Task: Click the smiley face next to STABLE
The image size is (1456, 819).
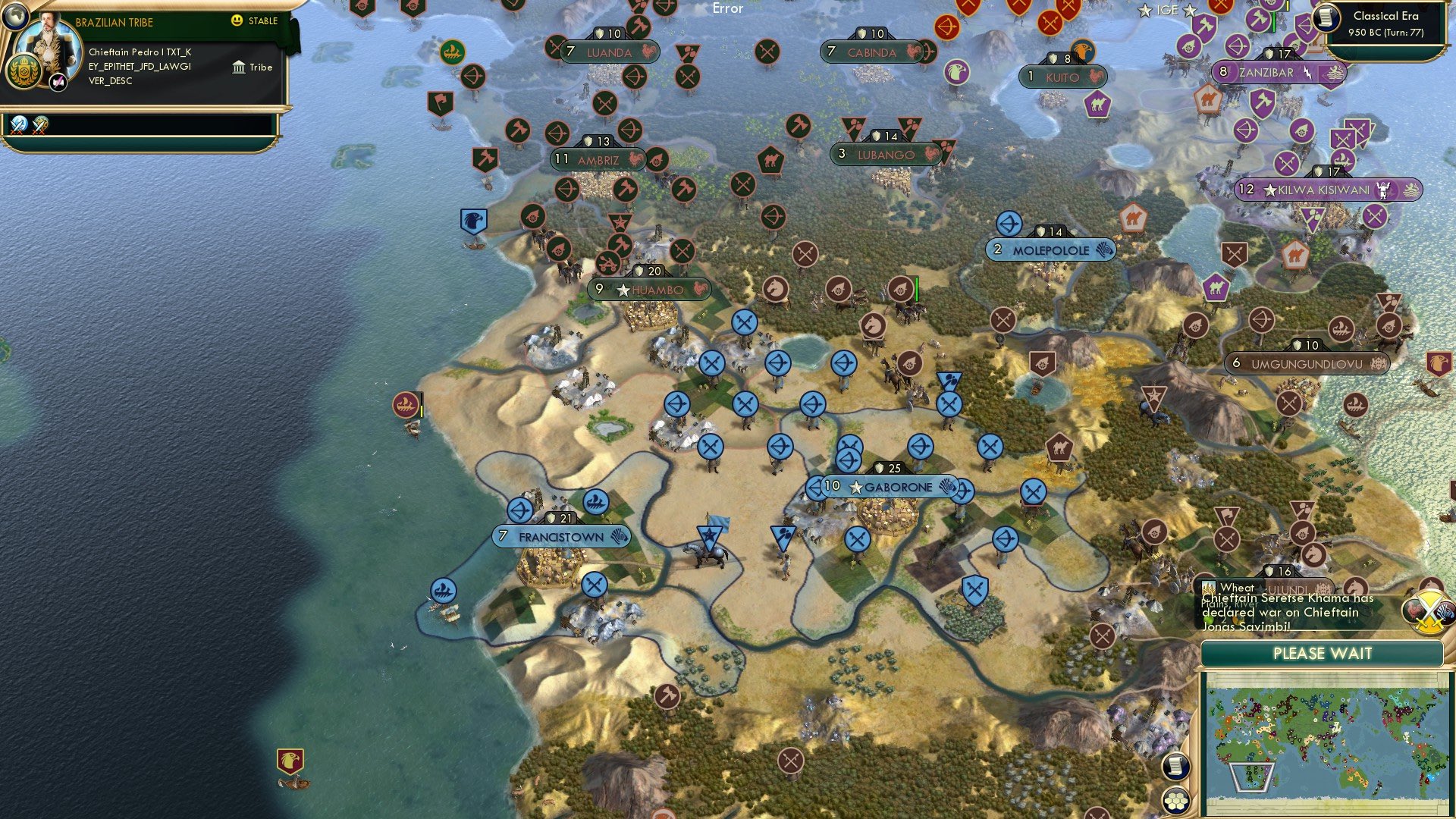Action: coord(236,21)
